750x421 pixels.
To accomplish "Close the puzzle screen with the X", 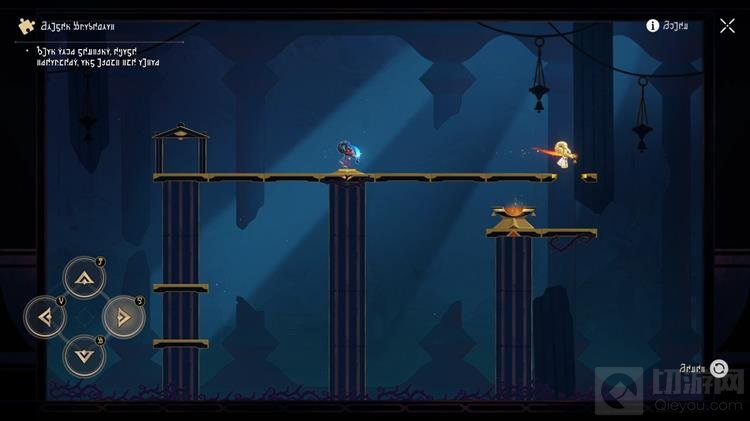I will pos(727,26).
